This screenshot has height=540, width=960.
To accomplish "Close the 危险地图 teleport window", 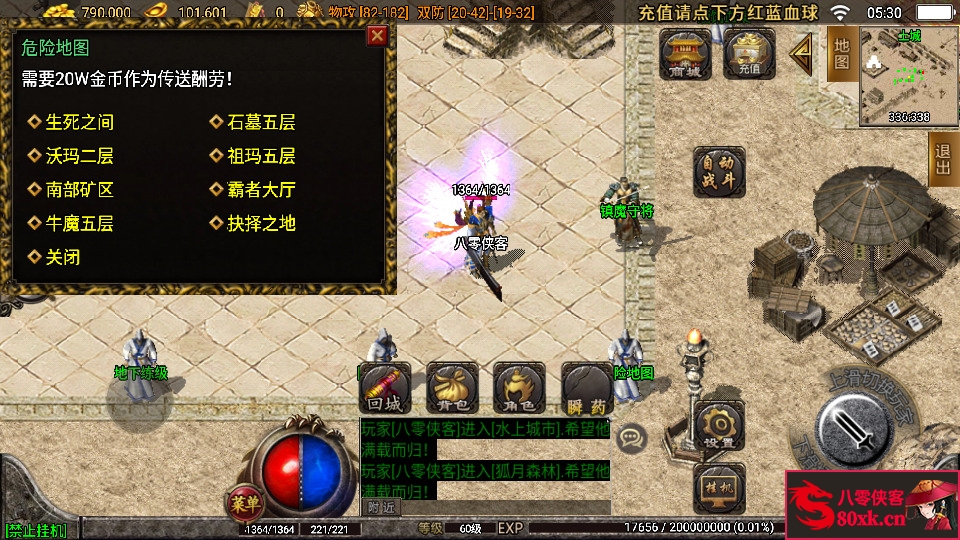I will pos(377,37).
